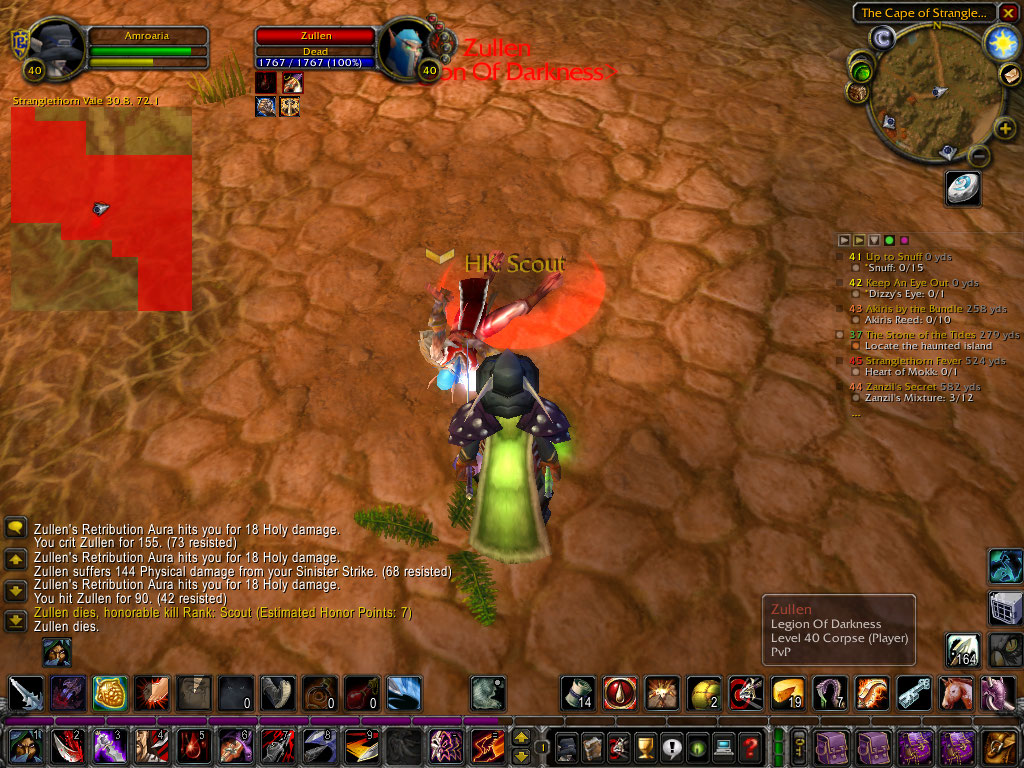
Task: Zoom in the minimap with plus button
Action: pyautogui.click(x=1005, y=128)
